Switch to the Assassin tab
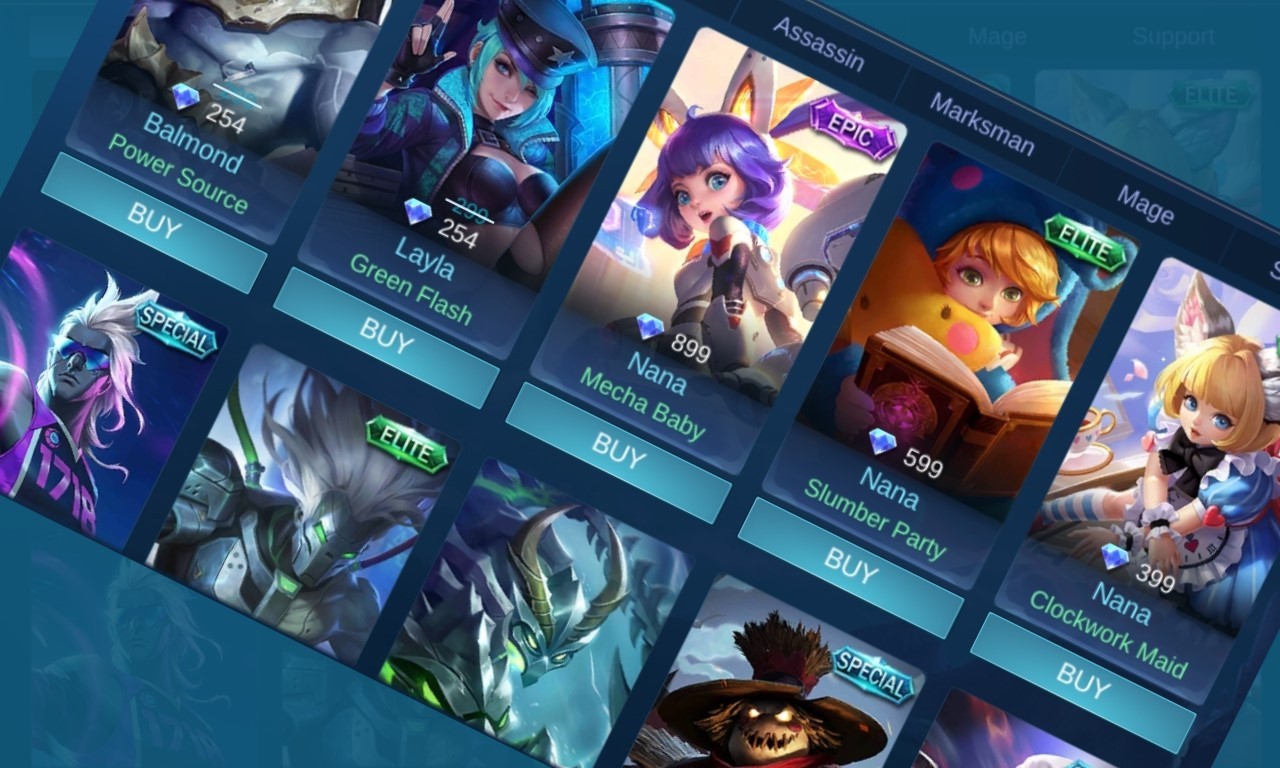This screenshot has height=768, width=1280. pos(818,44)
